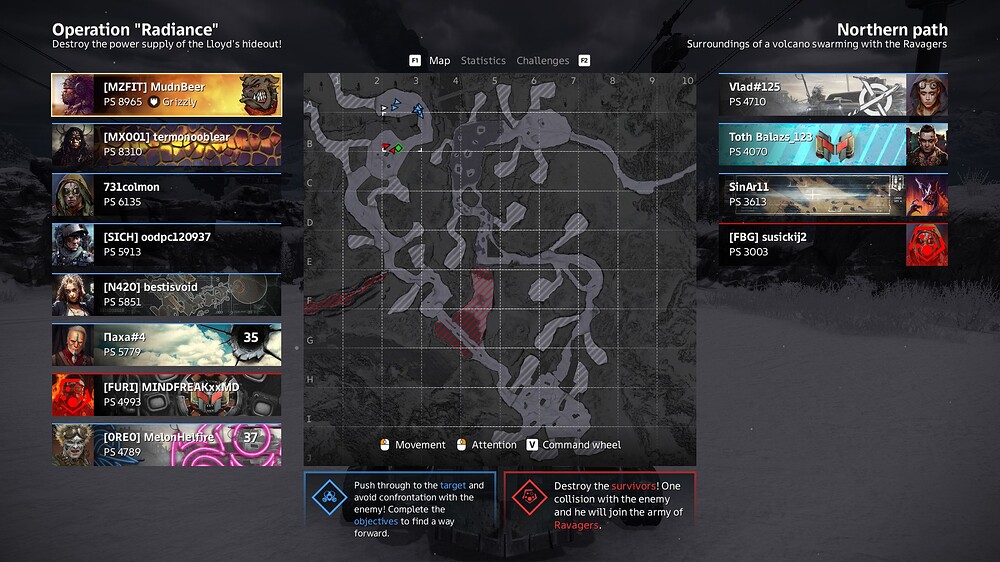Select the Map tab
Screen dimensions: 1000x562
pyautogui.click(x=439, y=61)
